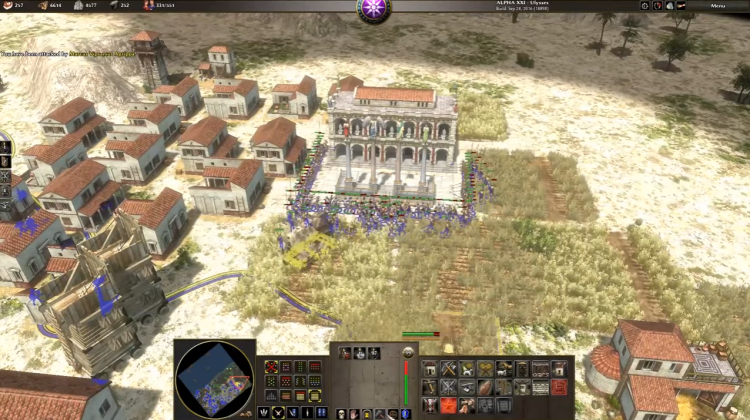Pick the scattered red-dots formation icon
This screenshot has width=750, height=420.
pos(271,367)
